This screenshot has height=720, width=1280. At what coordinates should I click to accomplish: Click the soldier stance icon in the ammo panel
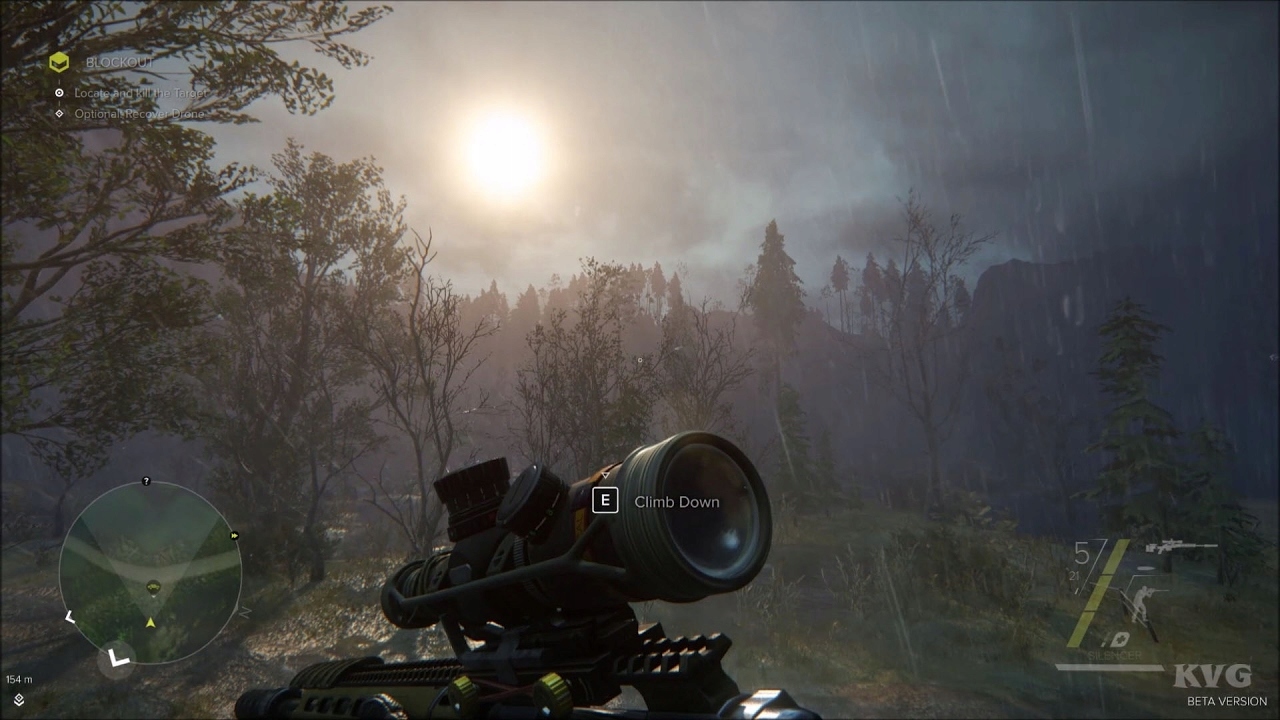tap(1141, 603)
